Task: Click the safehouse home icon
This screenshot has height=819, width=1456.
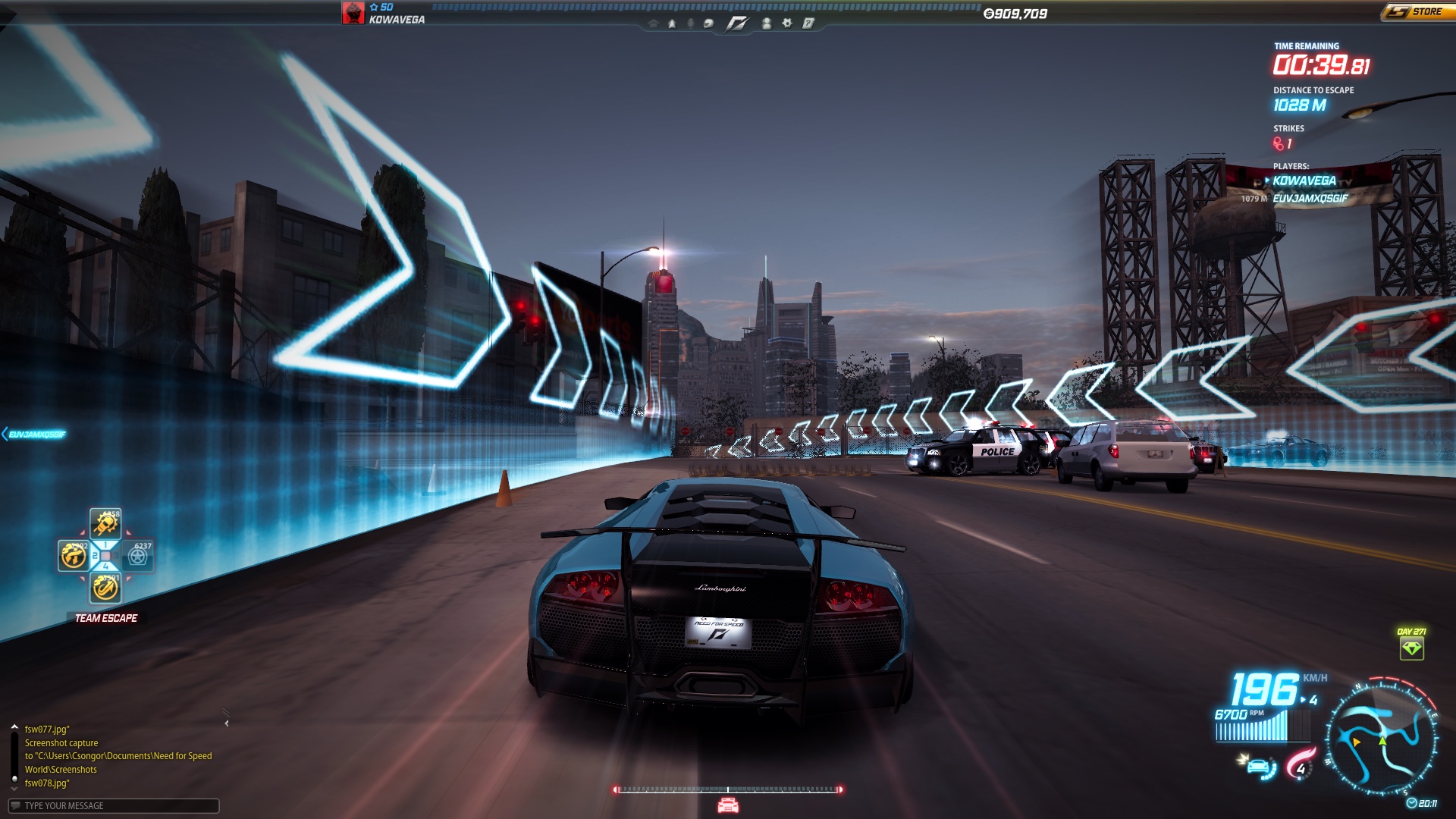Action: (x=653, y=24)
